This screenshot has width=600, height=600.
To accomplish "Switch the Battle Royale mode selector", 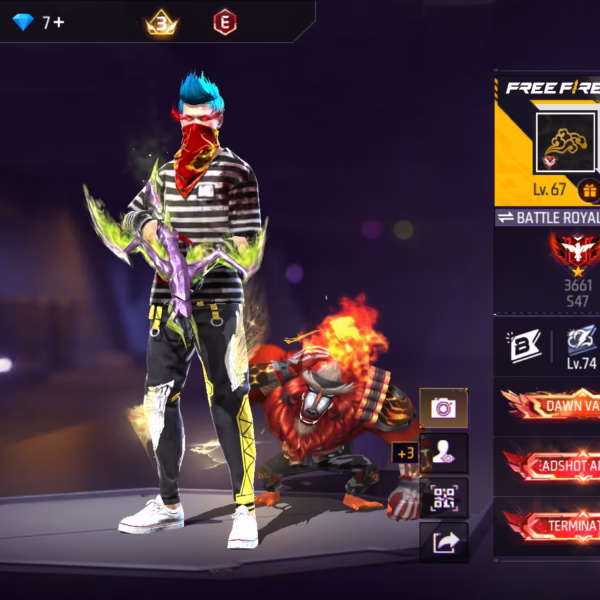I will [548, 217].
